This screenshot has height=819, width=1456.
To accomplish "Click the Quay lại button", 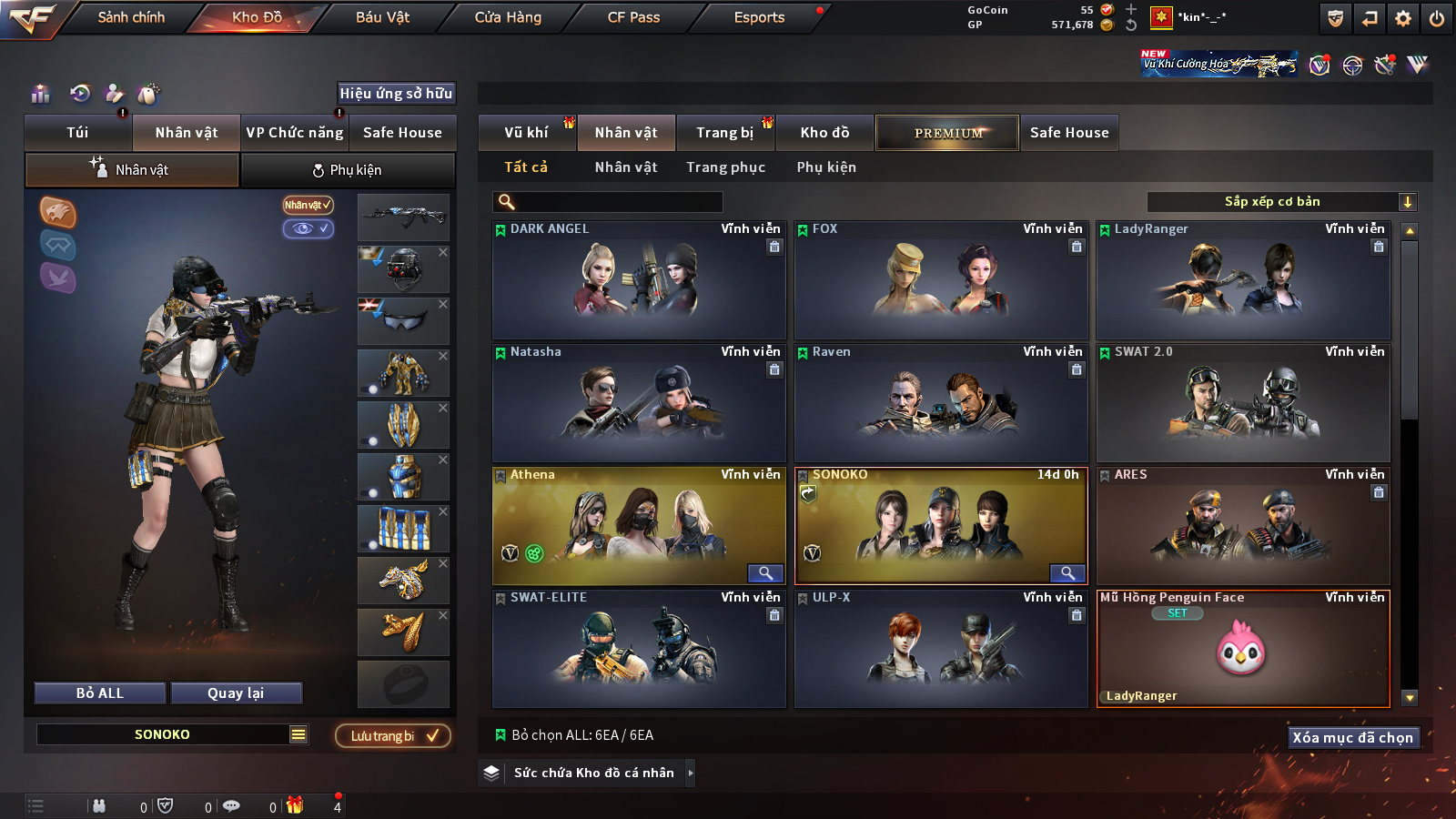I will [236, 693].
